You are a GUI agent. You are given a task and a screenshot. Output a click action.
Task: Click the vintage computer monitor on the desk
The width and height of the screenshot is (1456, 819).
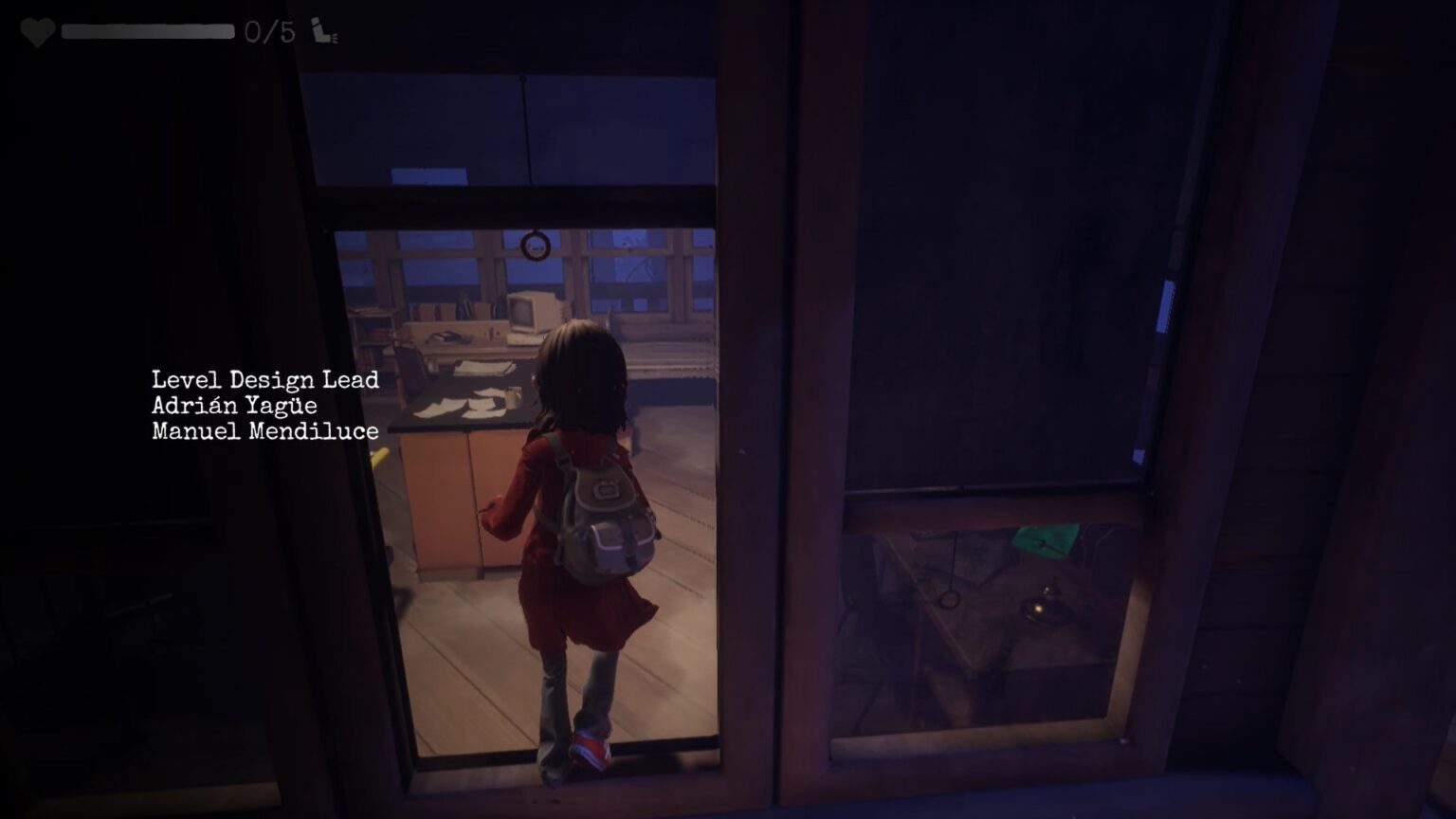pos(529,308)
